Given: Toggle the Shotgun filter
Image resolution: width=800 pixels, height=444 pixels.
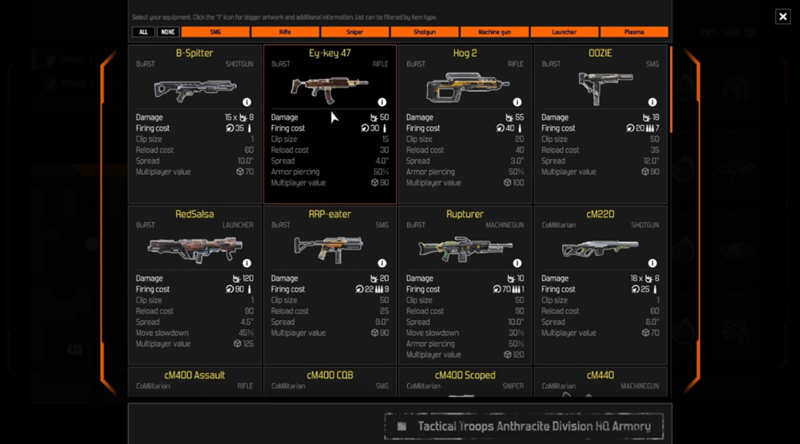Looking at the screenshot, I should click(425, 32).
